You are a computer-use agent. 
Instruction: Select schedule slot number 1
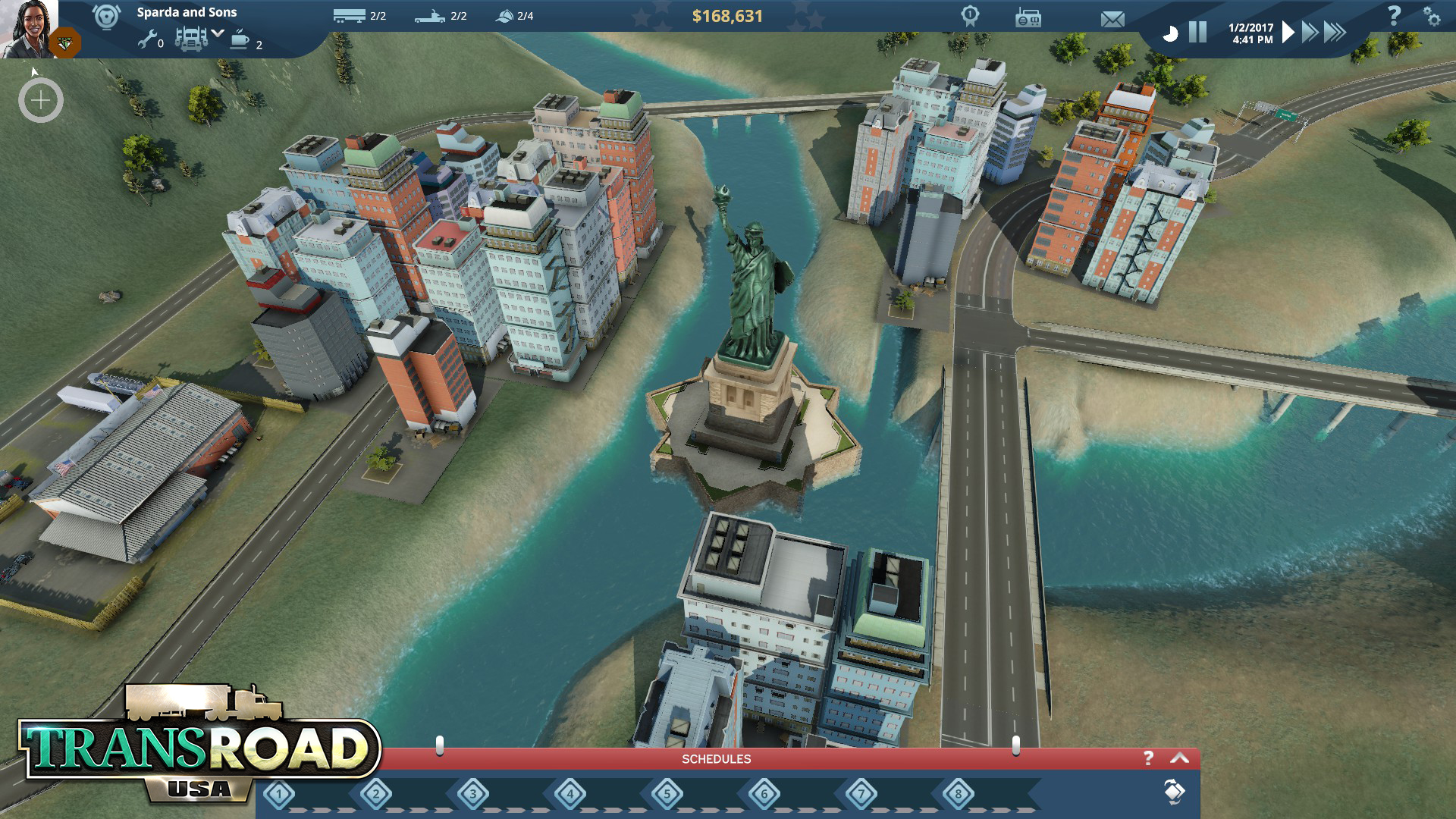pos(279,795)
